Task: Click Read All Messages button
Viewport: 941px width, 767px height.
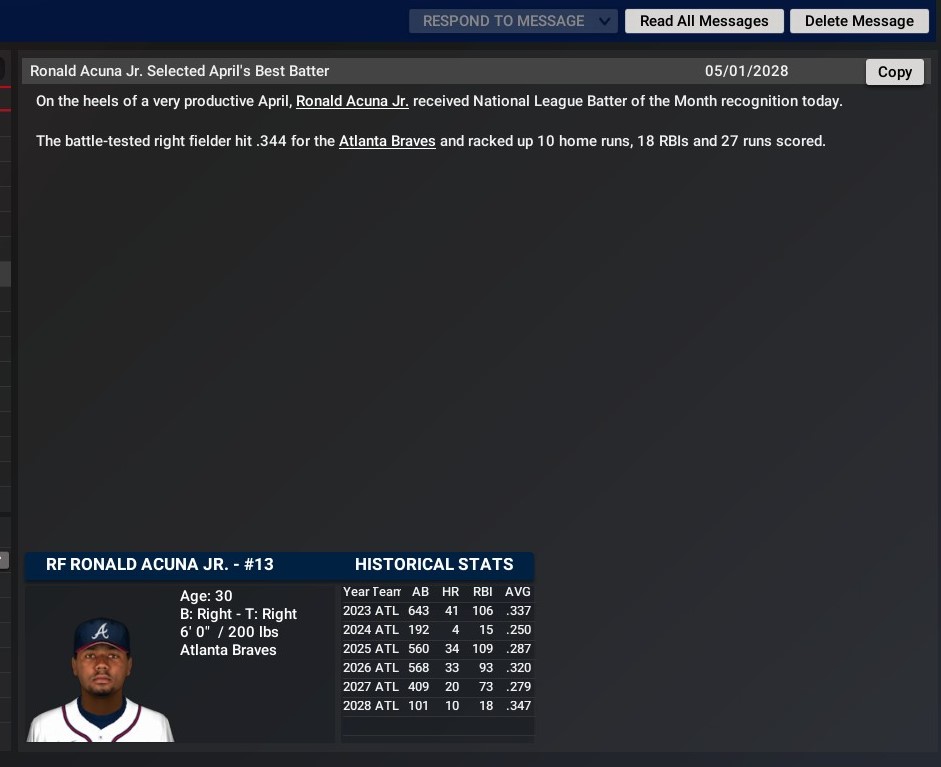Action: pyautogui.click(x=704, y=21)
